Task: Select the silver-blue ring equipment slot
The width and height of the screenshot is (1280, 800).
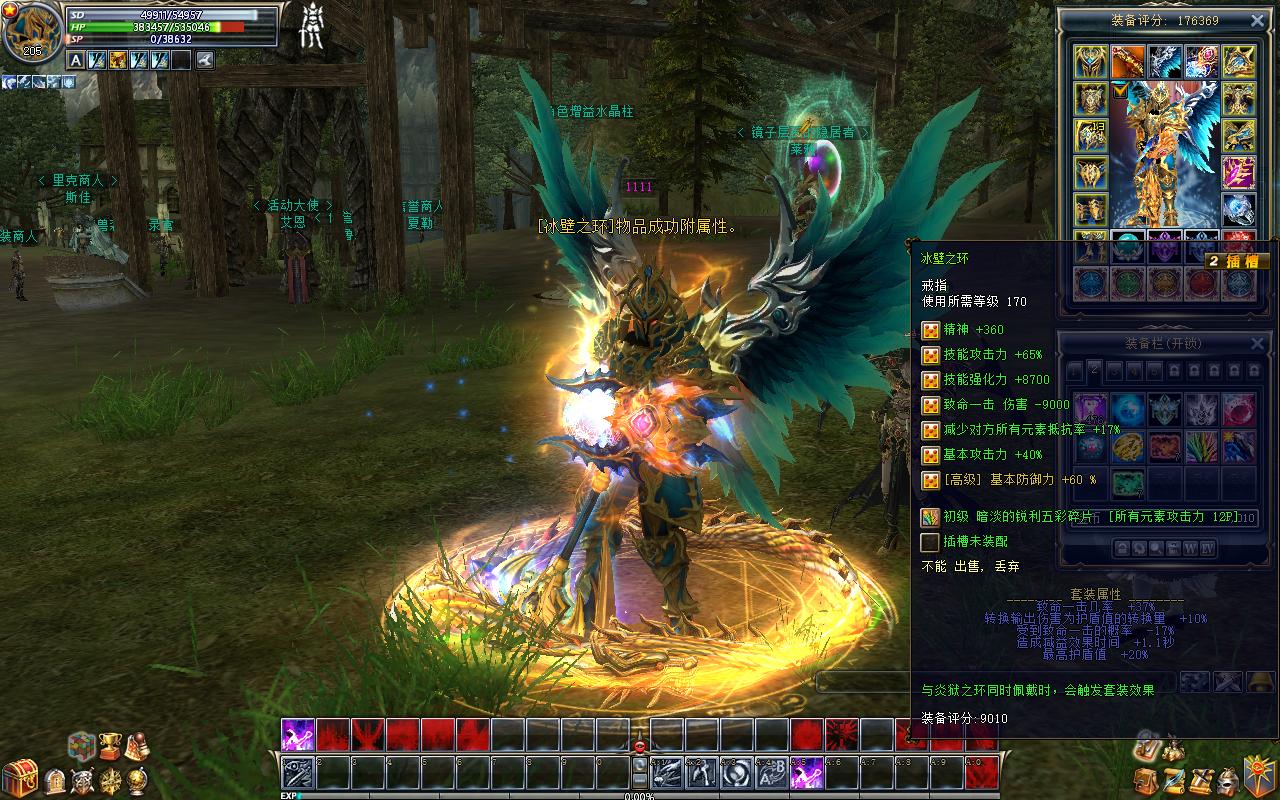Action: pos(1238,209)
